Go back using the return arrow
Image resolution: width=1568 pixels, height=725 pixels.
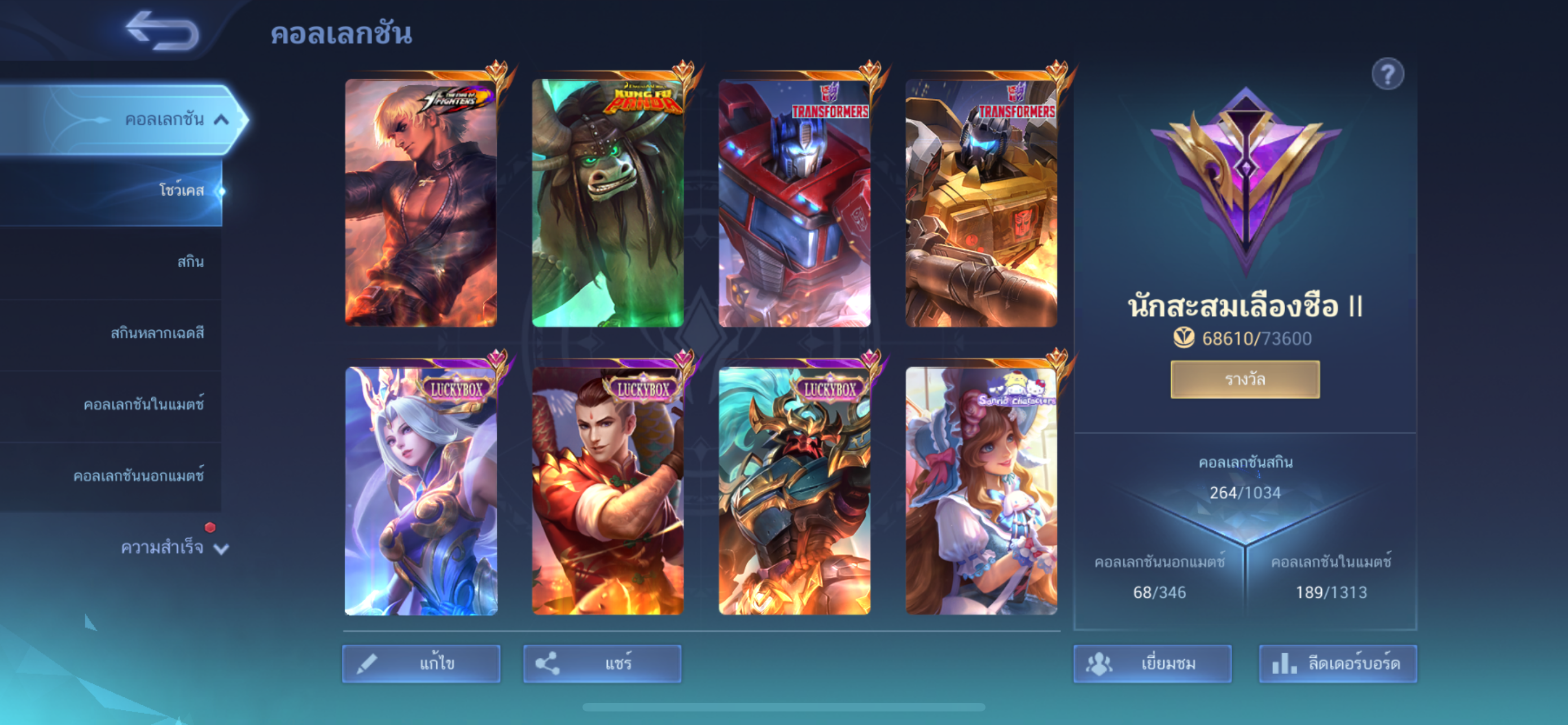tap(163, 30)
